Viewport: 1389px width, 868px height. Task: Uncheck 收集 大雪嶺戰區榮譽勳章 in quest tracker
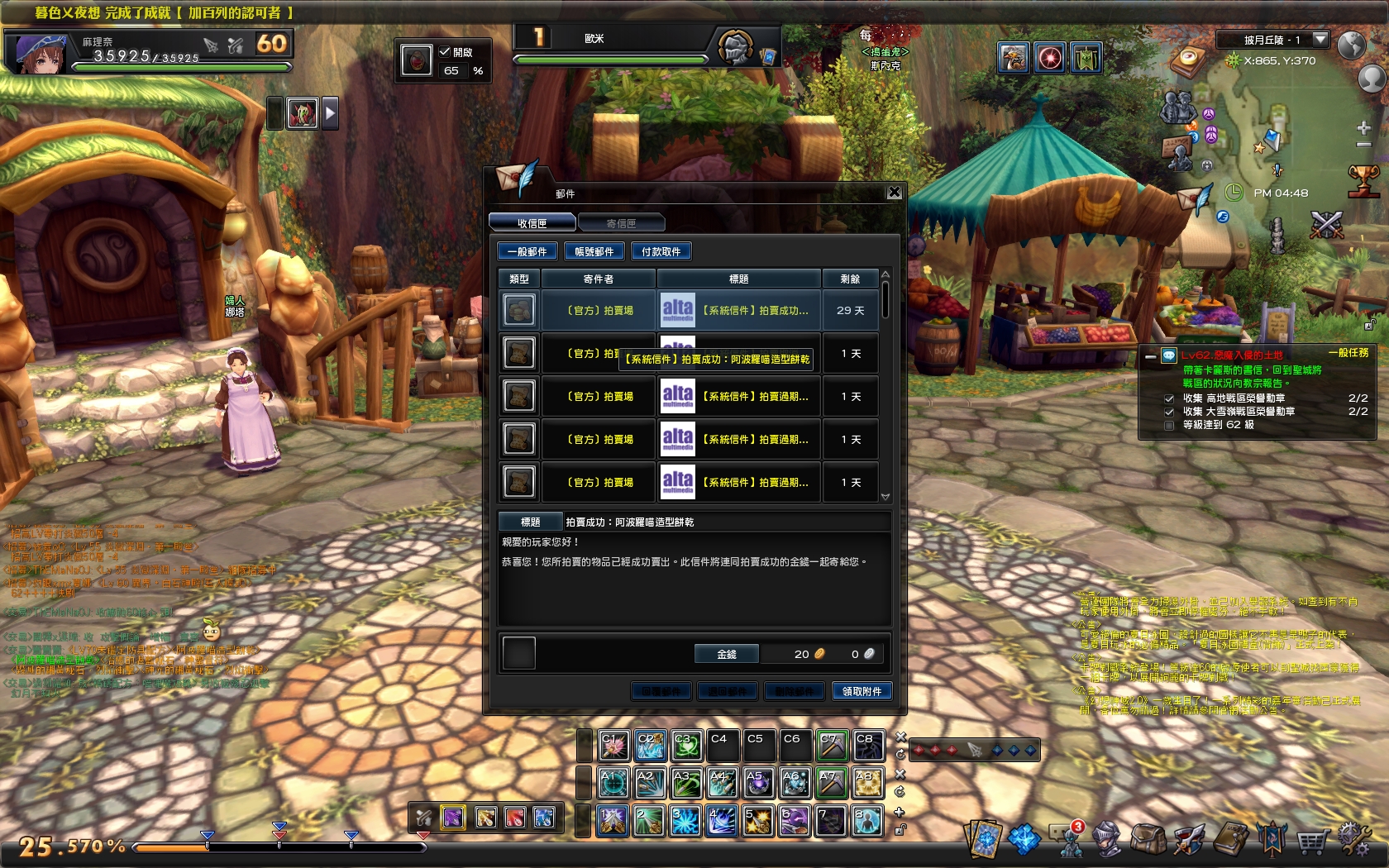pyautogui.click(x=1169, y=412)
